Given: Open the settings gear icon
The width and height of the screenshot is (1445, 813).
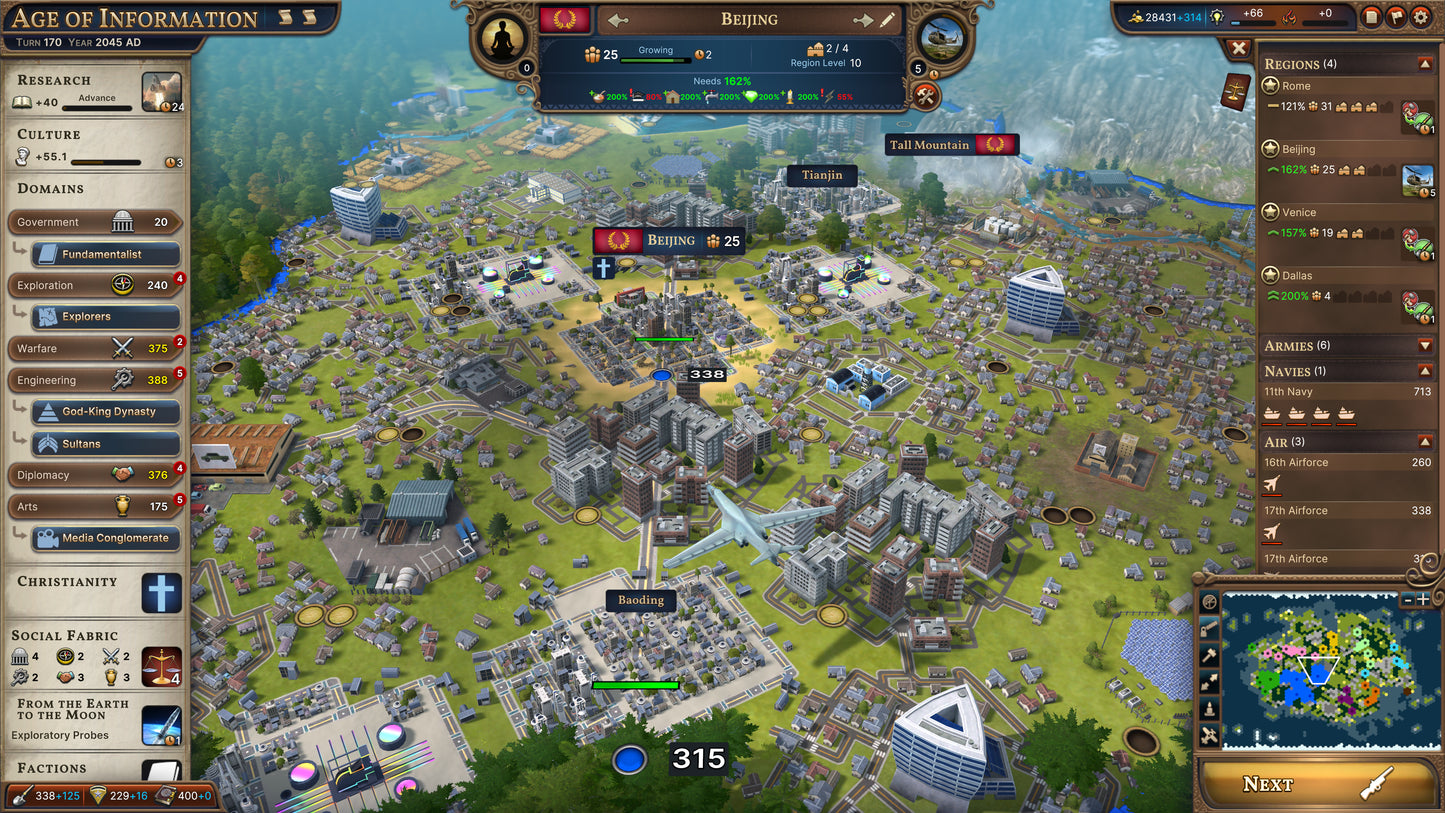Looking at the screenshot, I should [1421, 16].
